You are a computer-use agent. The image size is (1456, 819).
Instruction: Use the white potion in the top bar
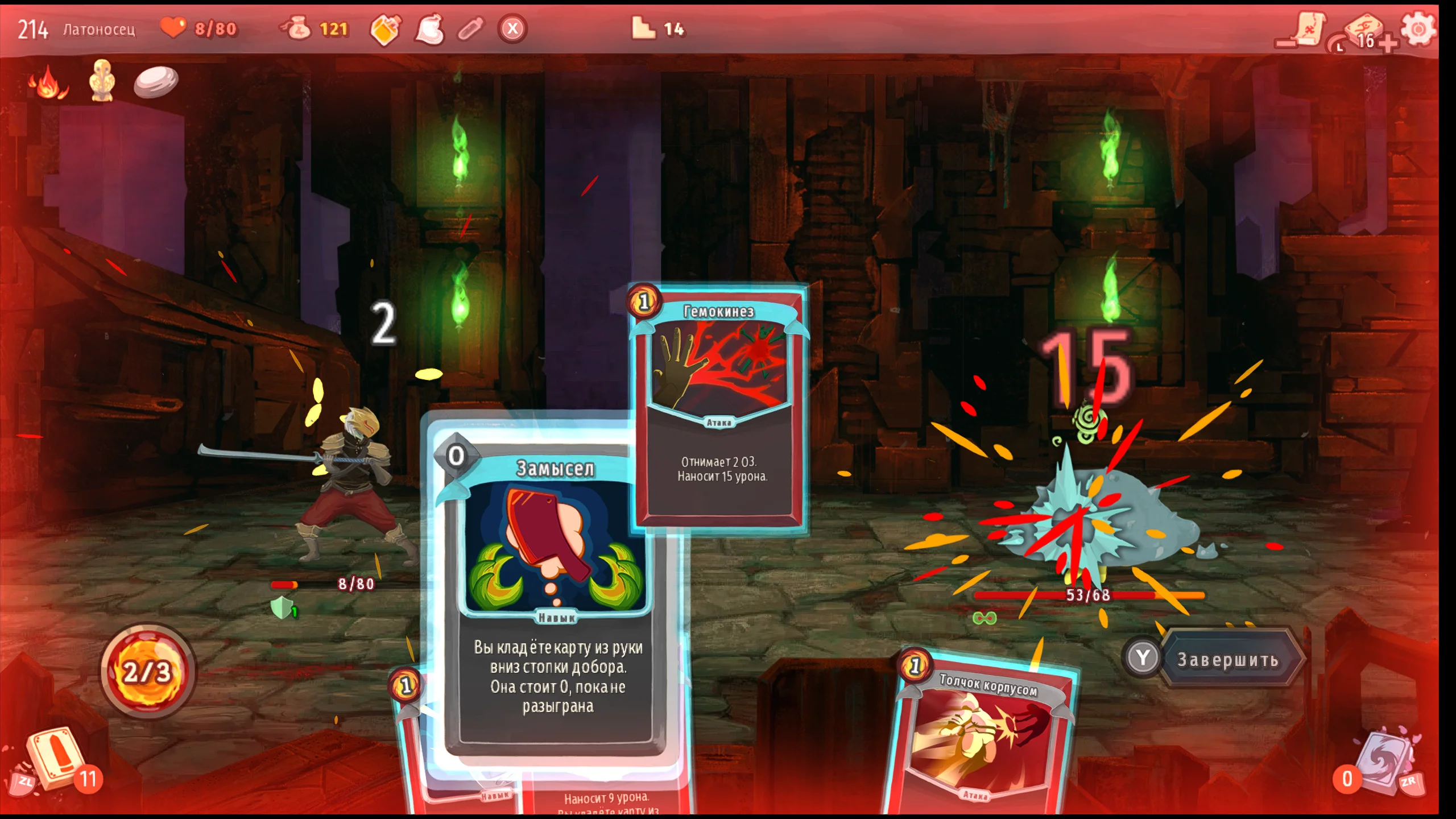click(x=430, y=30)
